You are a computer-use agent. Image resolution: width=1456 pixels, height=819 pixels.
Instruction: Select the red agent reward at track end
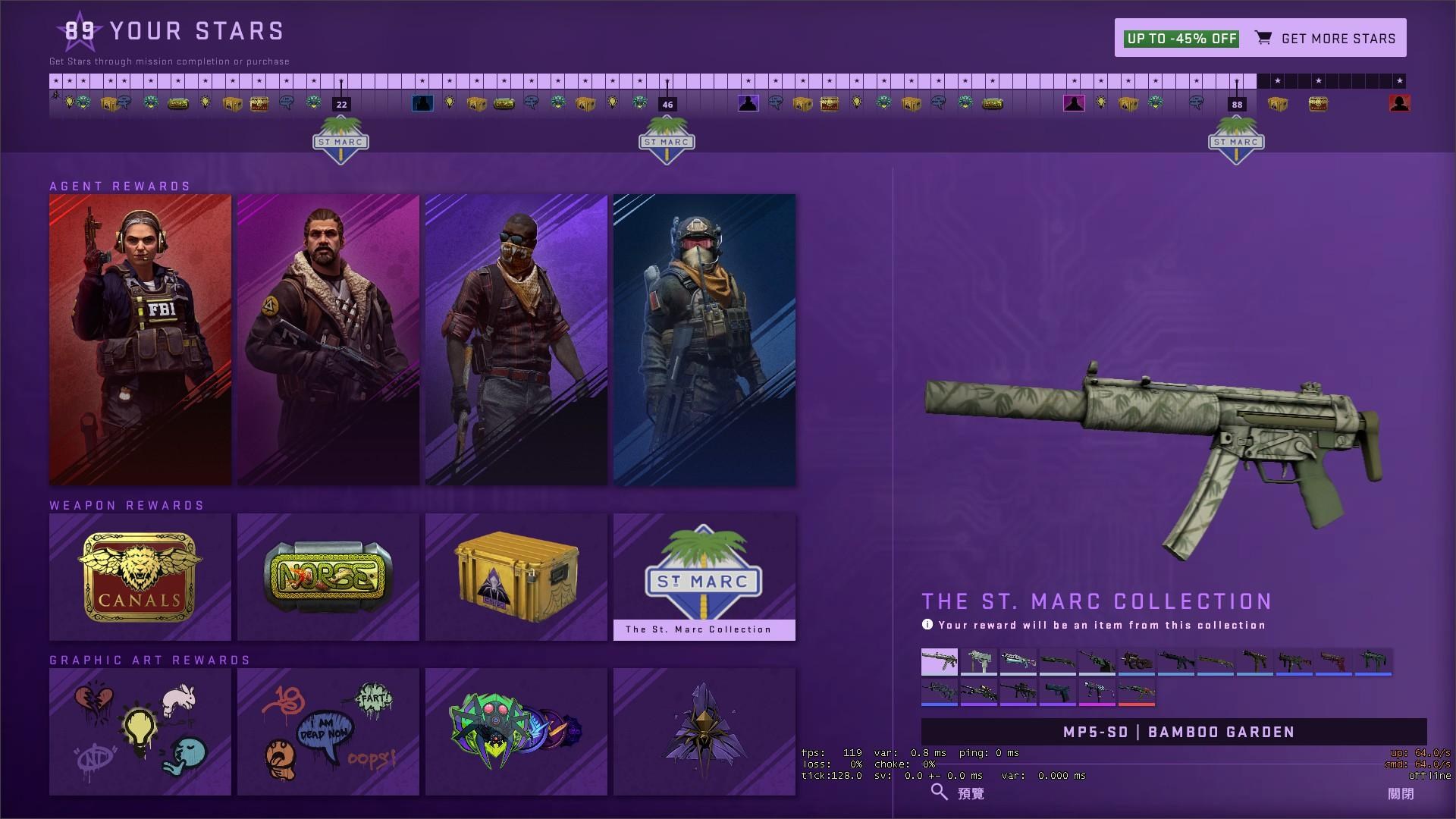1399,103
